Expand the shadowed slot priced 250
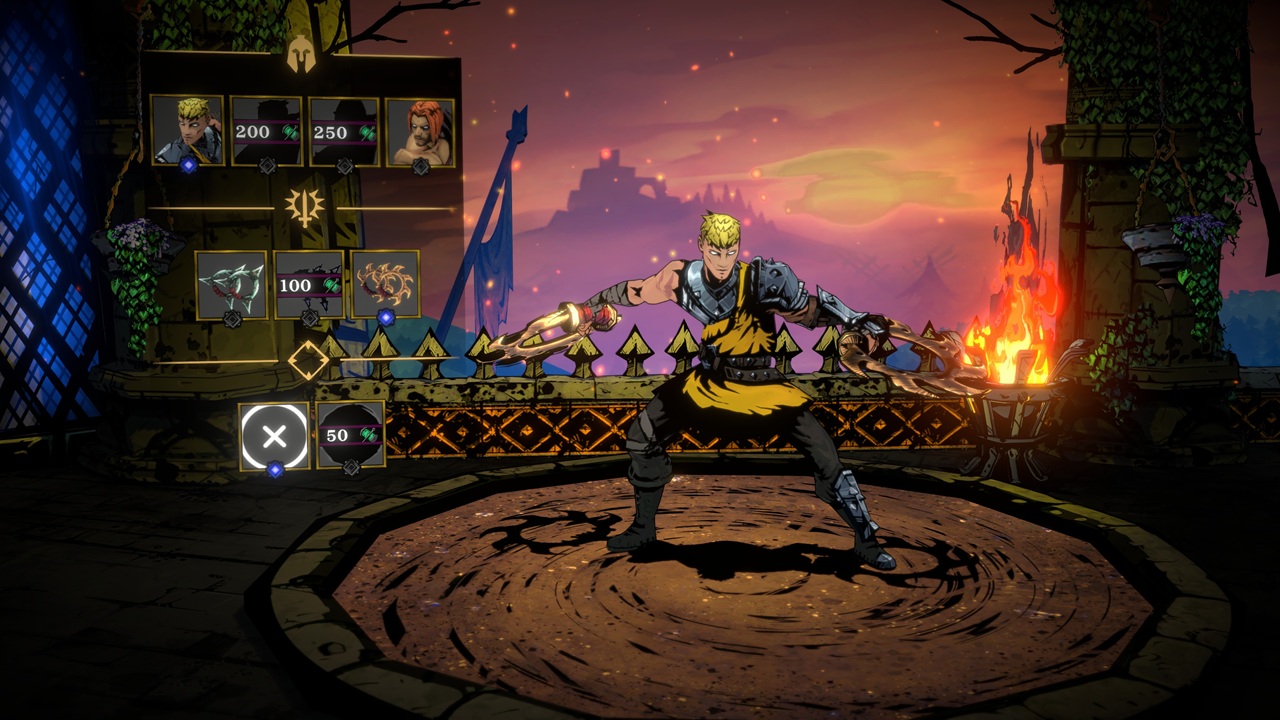Image resolution: width=1280 pixels, height=720 pixels. point(343,128)
